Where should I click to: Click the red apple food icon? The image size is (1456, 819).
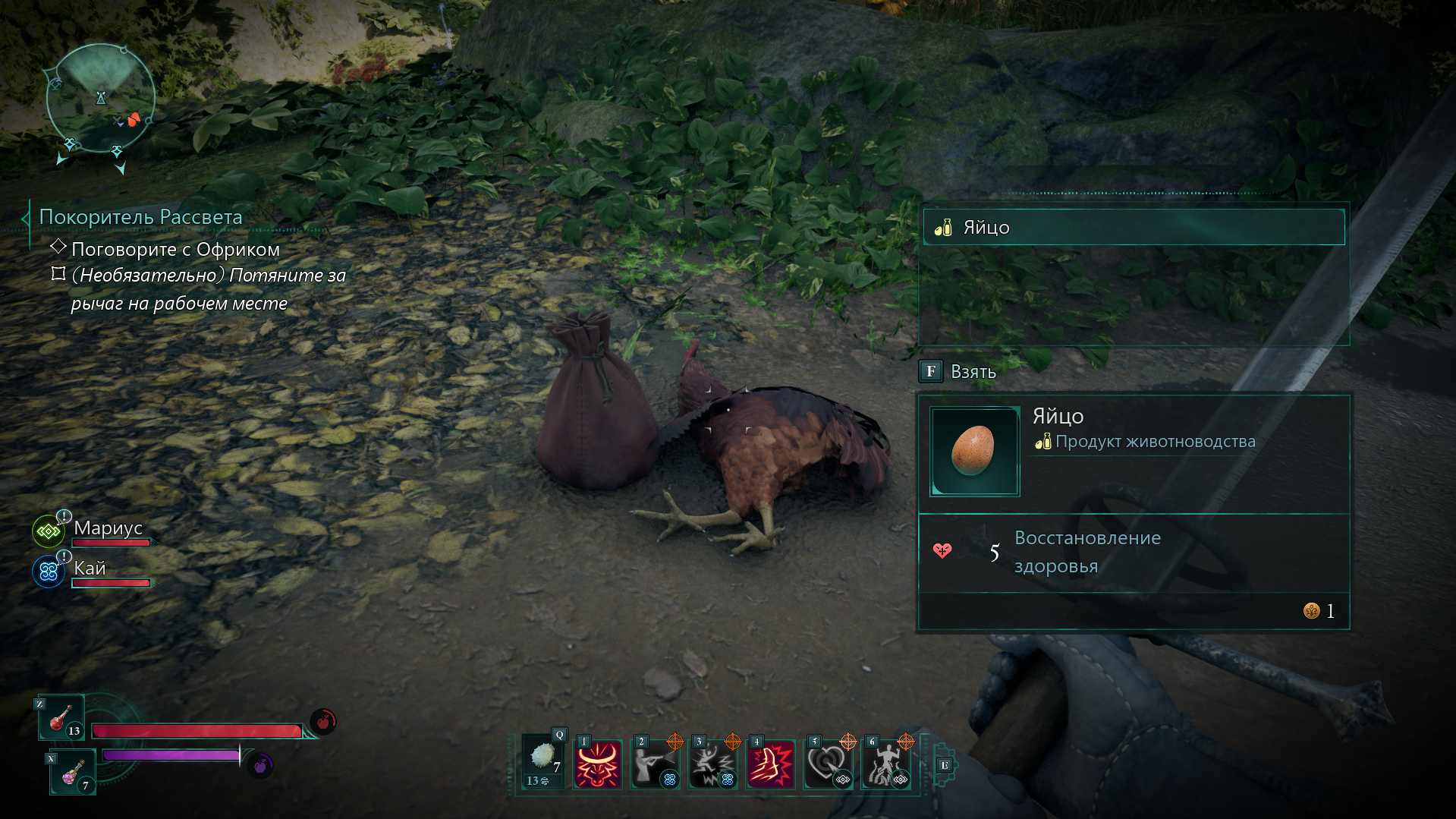[323, 721]
